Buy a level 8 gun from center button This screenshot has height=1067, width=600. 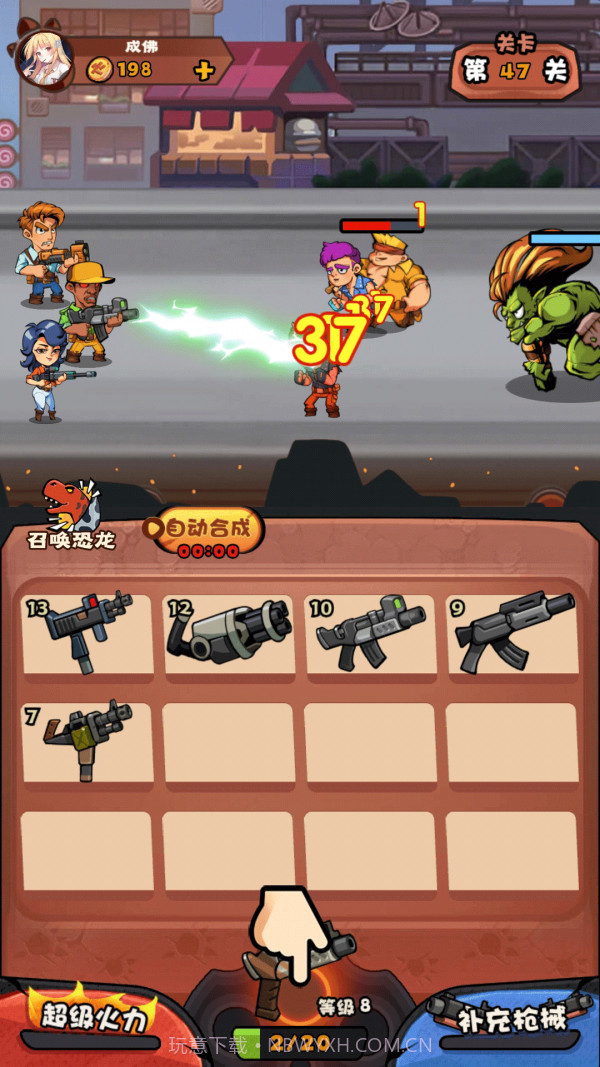point(300,990)
